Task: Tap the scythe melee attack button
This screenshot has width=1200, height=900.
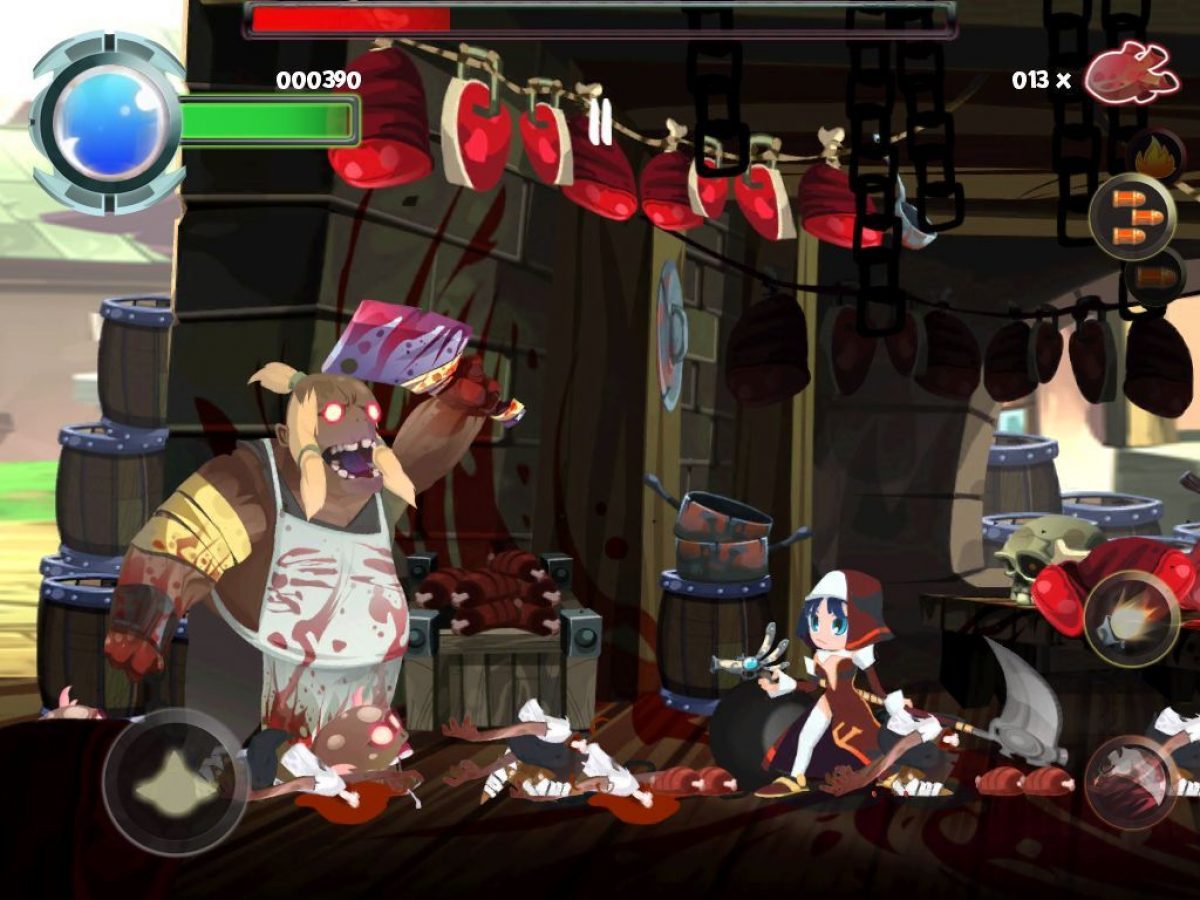Action: point(1132,782)
